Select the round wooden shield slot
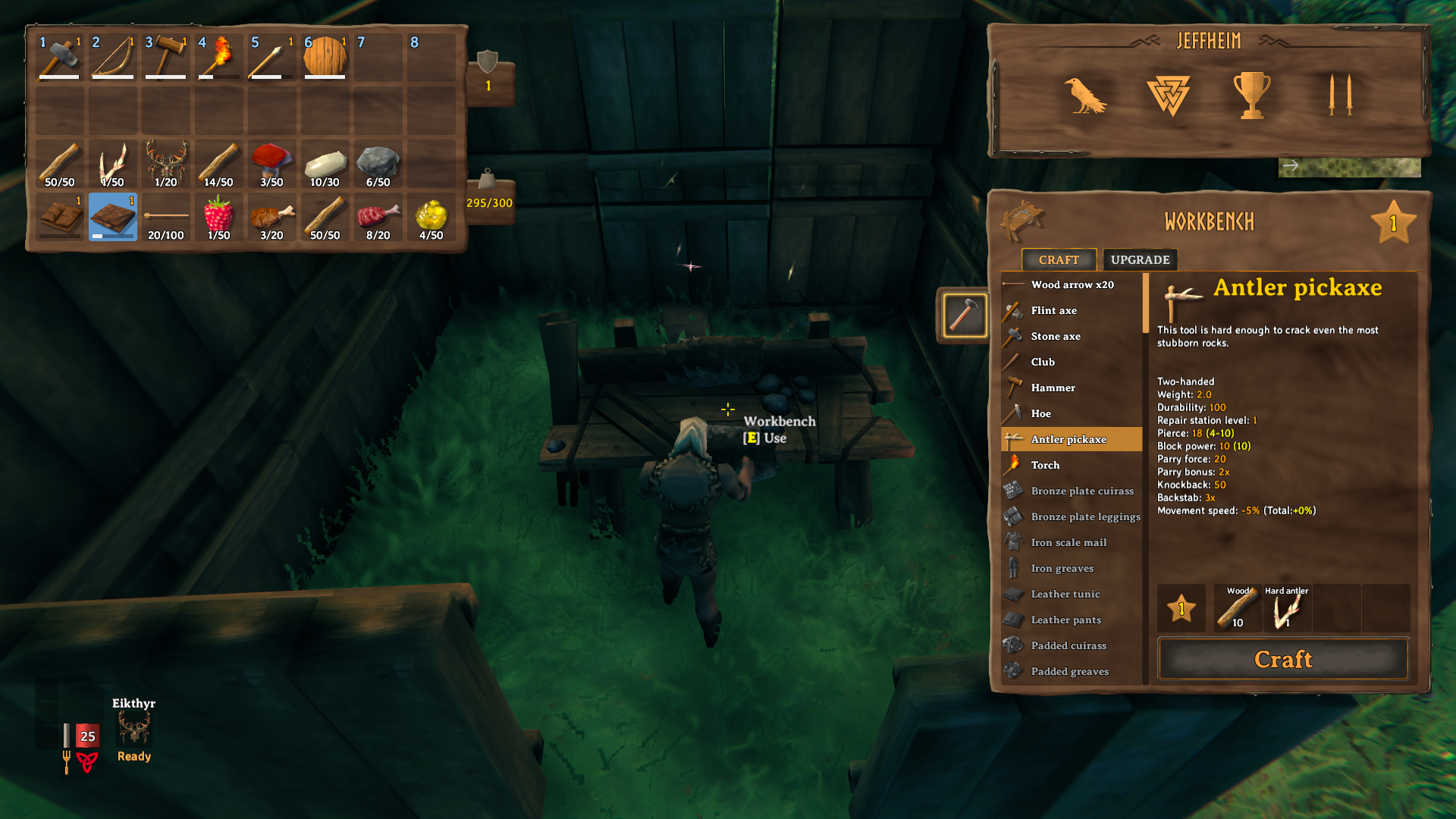Viewport: 1456px width, 819px height. pyautogui.click(x=325, y=57)
